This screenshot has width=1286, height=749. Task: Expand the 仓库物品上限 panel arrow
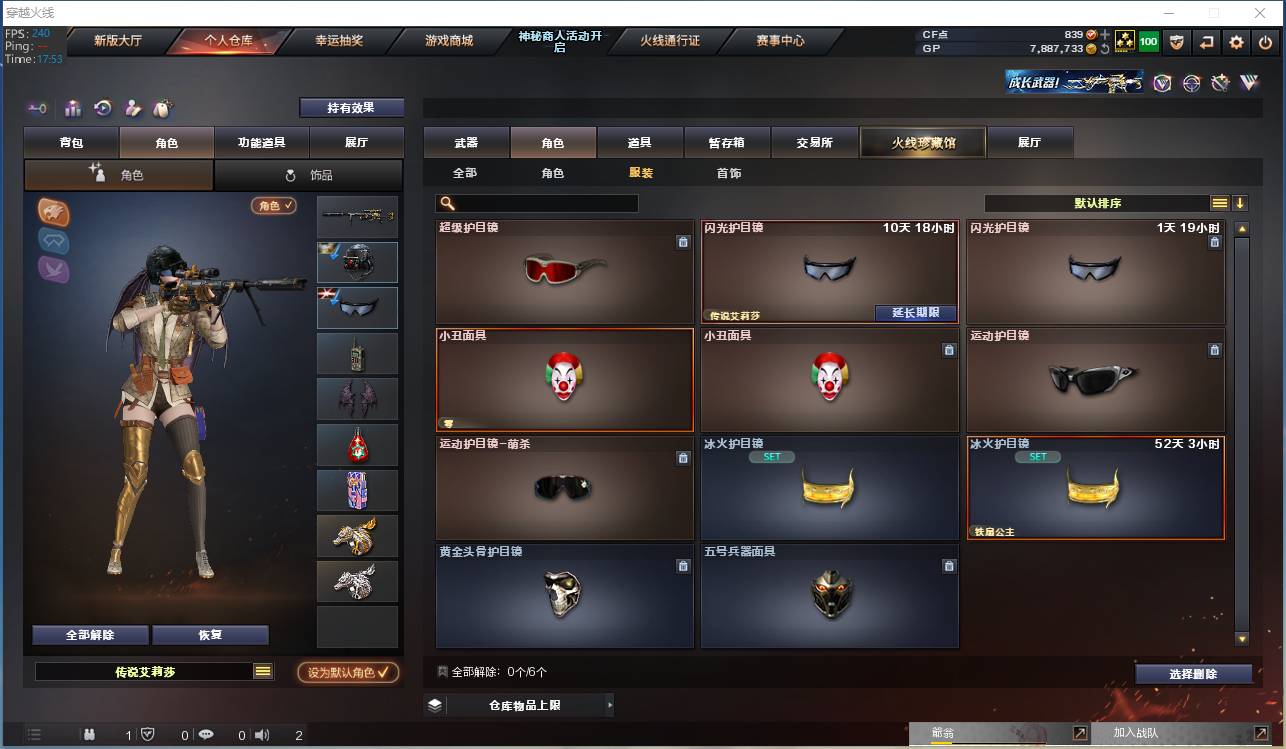point(611,704)
